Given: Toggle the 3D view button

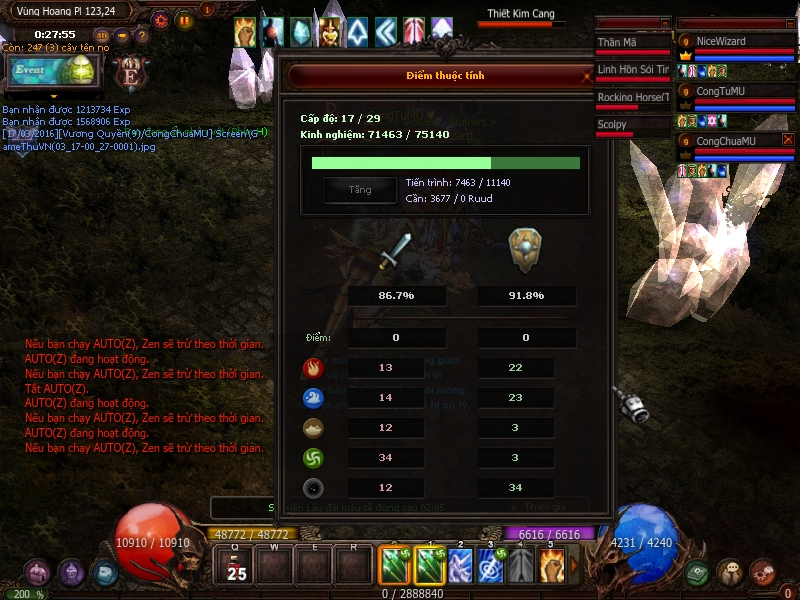Looking at the screenshot, I should click(102, 35).
